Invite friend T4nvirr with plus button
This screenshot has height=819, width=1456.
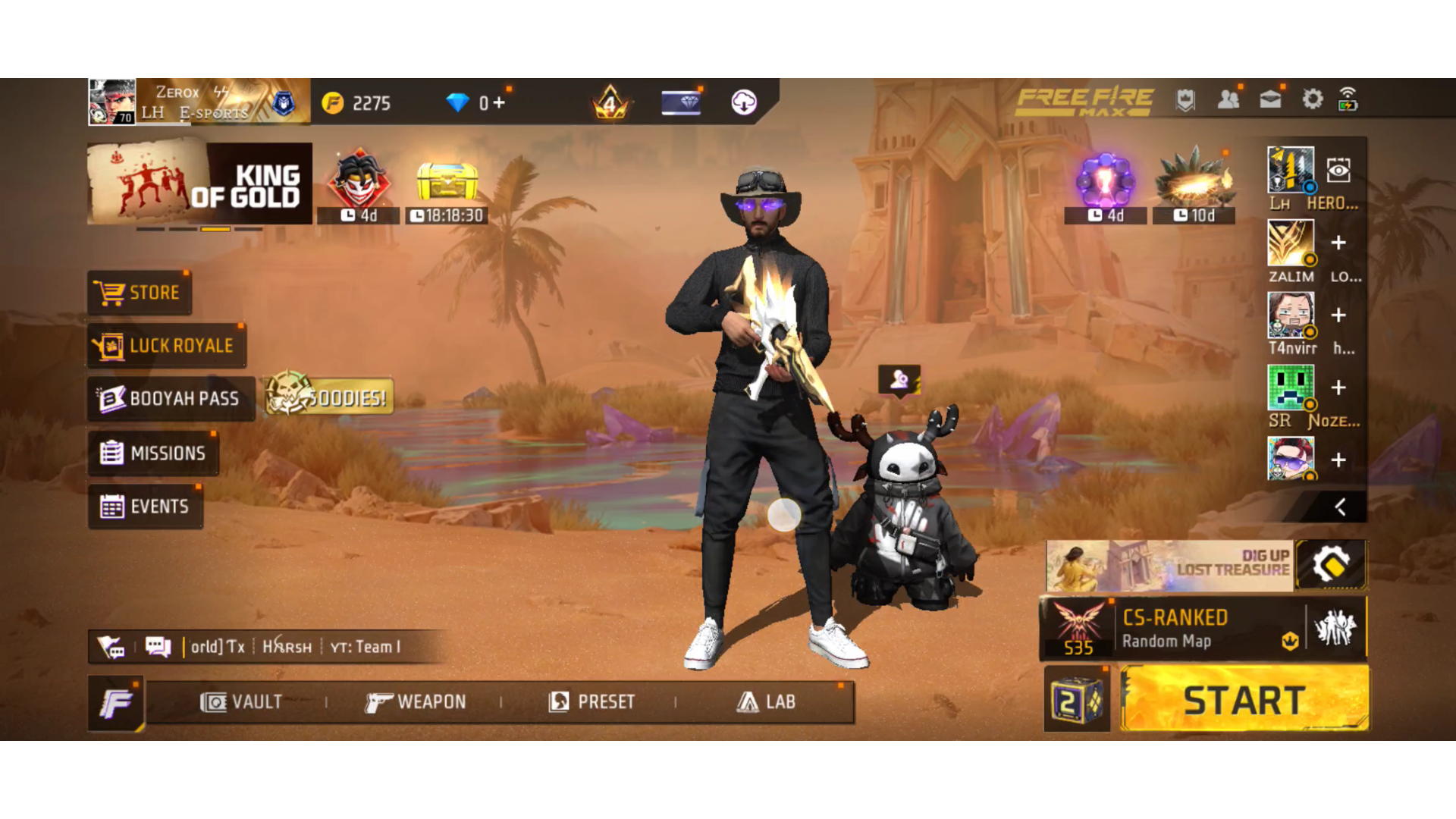click(x=1338, y=315)
